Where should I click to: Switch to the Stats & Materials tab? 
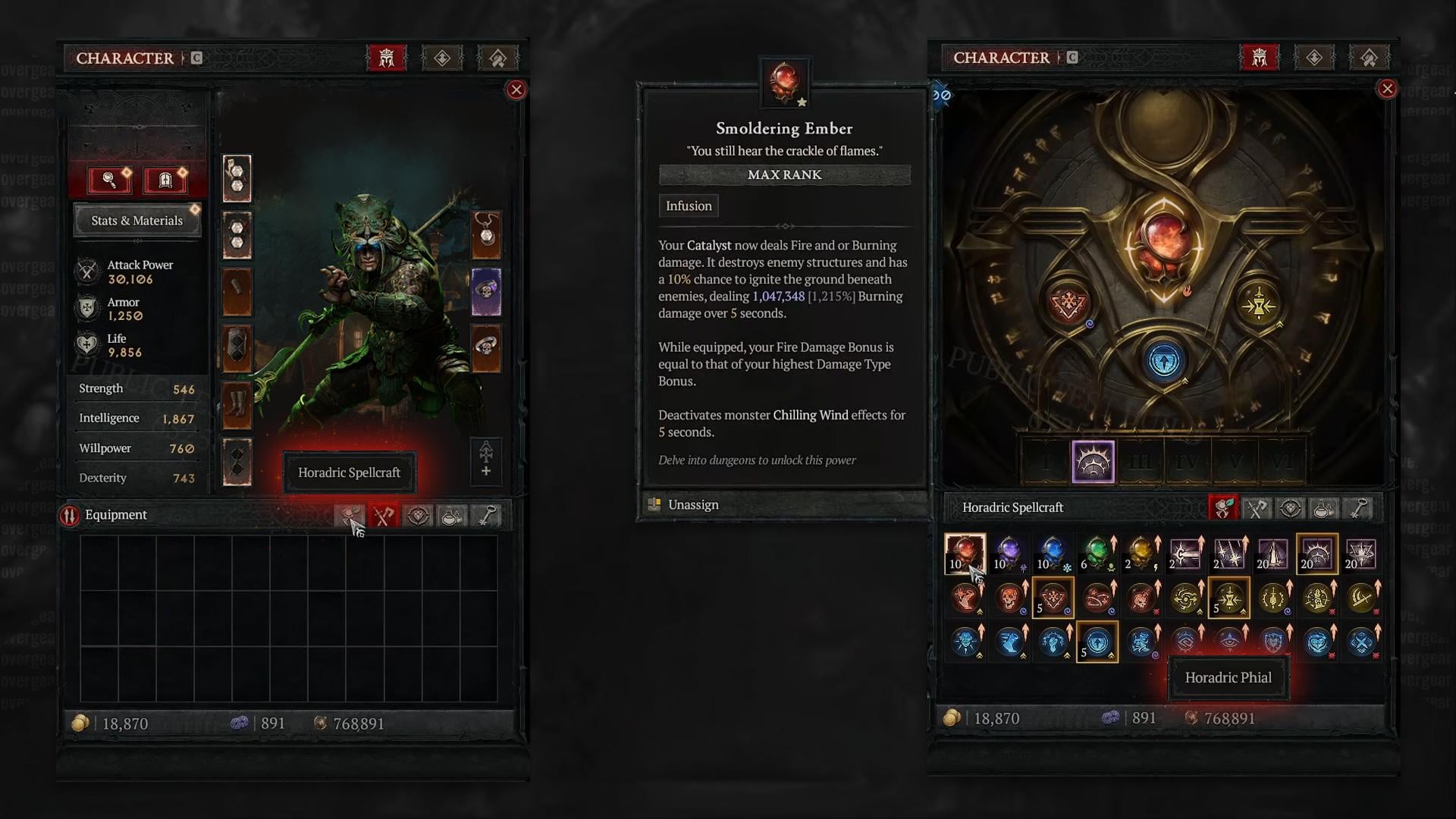(x=137, y=220)
